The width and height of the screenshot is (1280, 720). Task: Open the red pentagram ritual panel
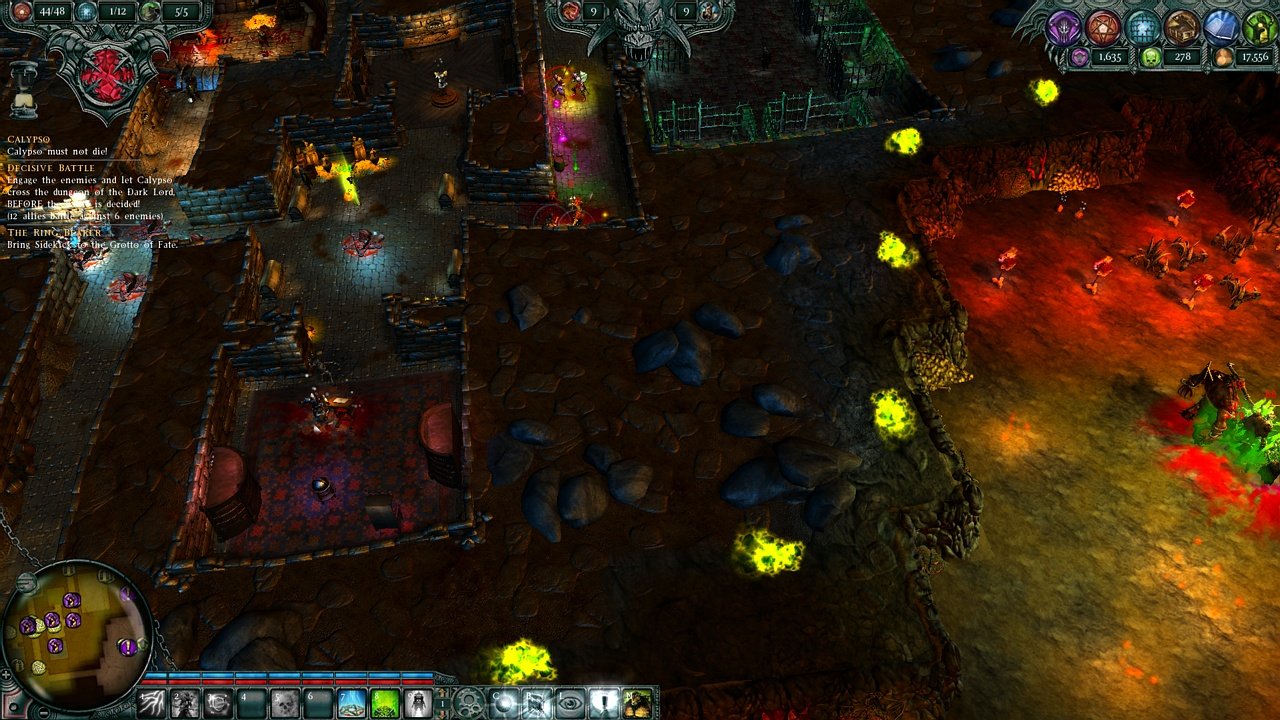click(x=1102, y=28)
